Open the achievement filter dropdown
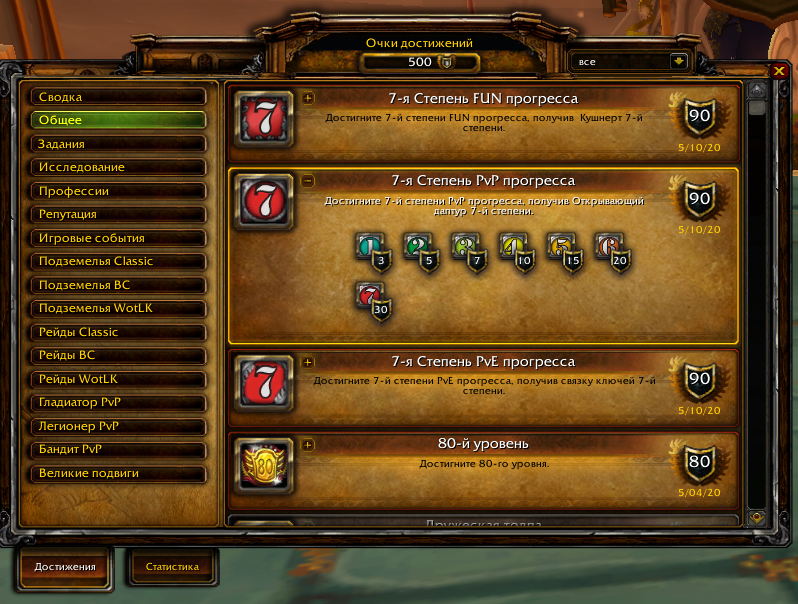The width and height of the screenshot is (798, 604). (680, 61)
